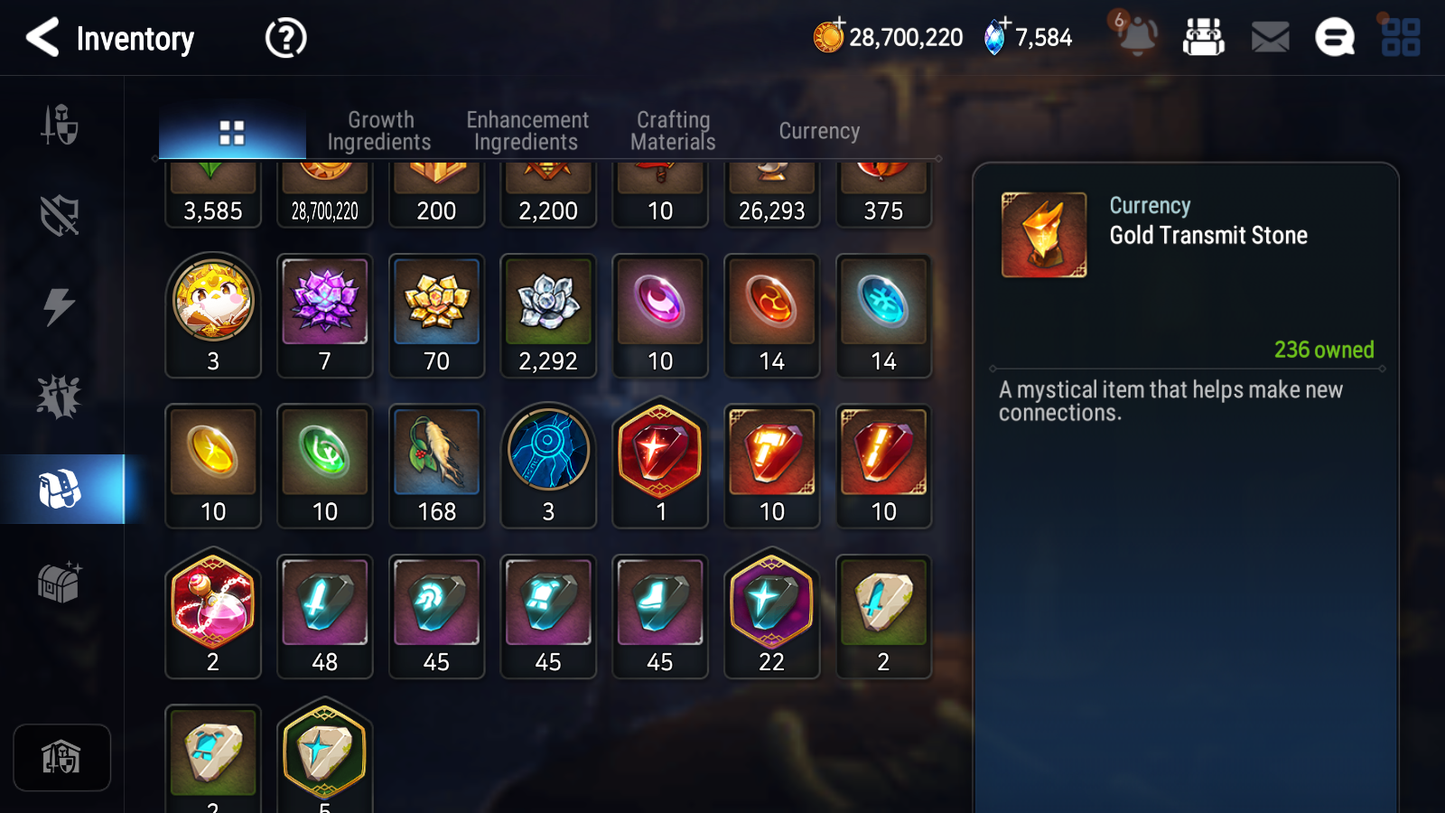
Task: Choose the purple lotus flower item
Action: coord(325,314)
